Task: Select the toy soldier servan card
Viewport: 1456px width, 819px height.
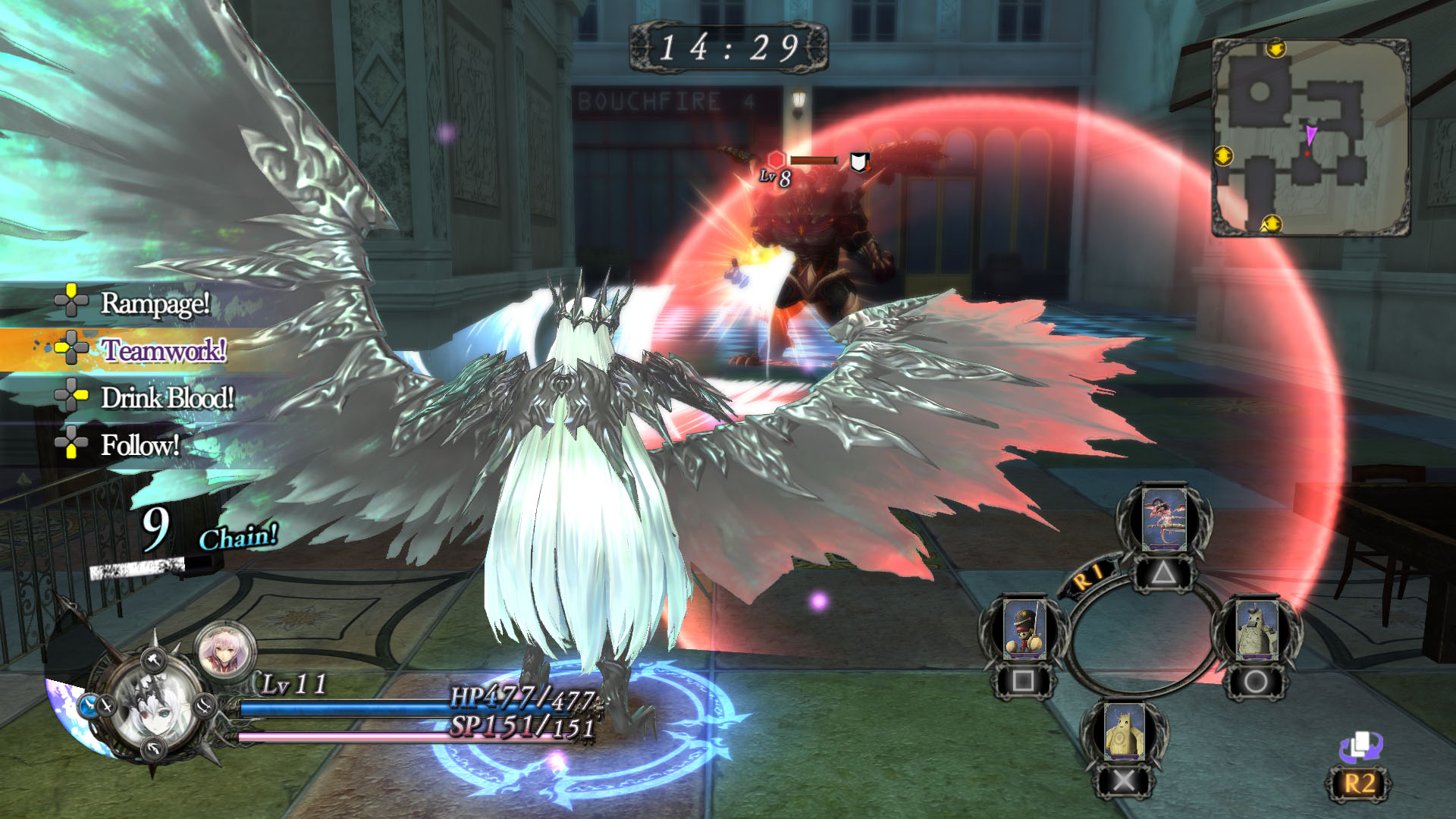Action: click(x=1024, y=629)
